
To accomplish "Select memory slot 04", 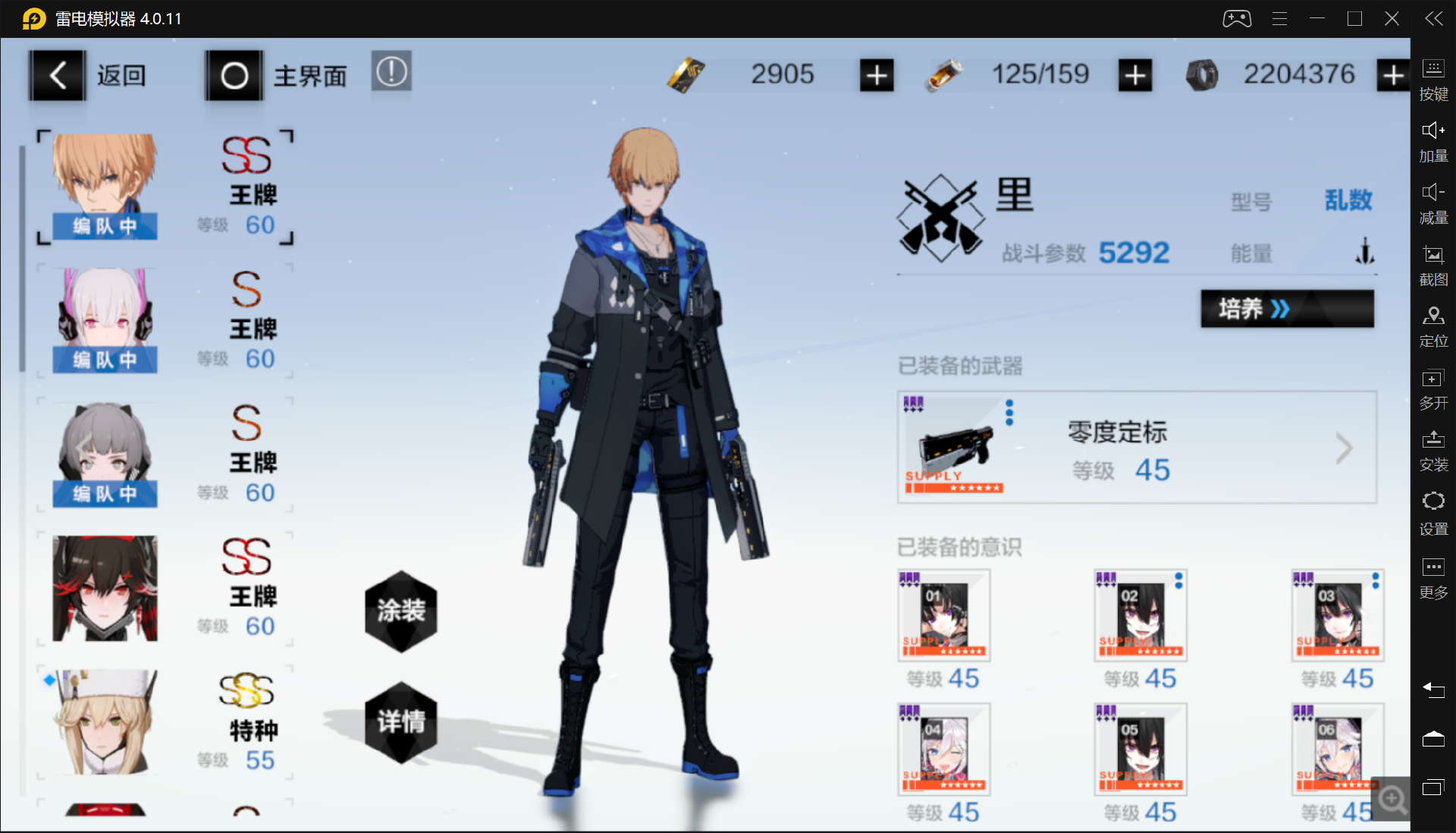I will click(x=944, y=750).
